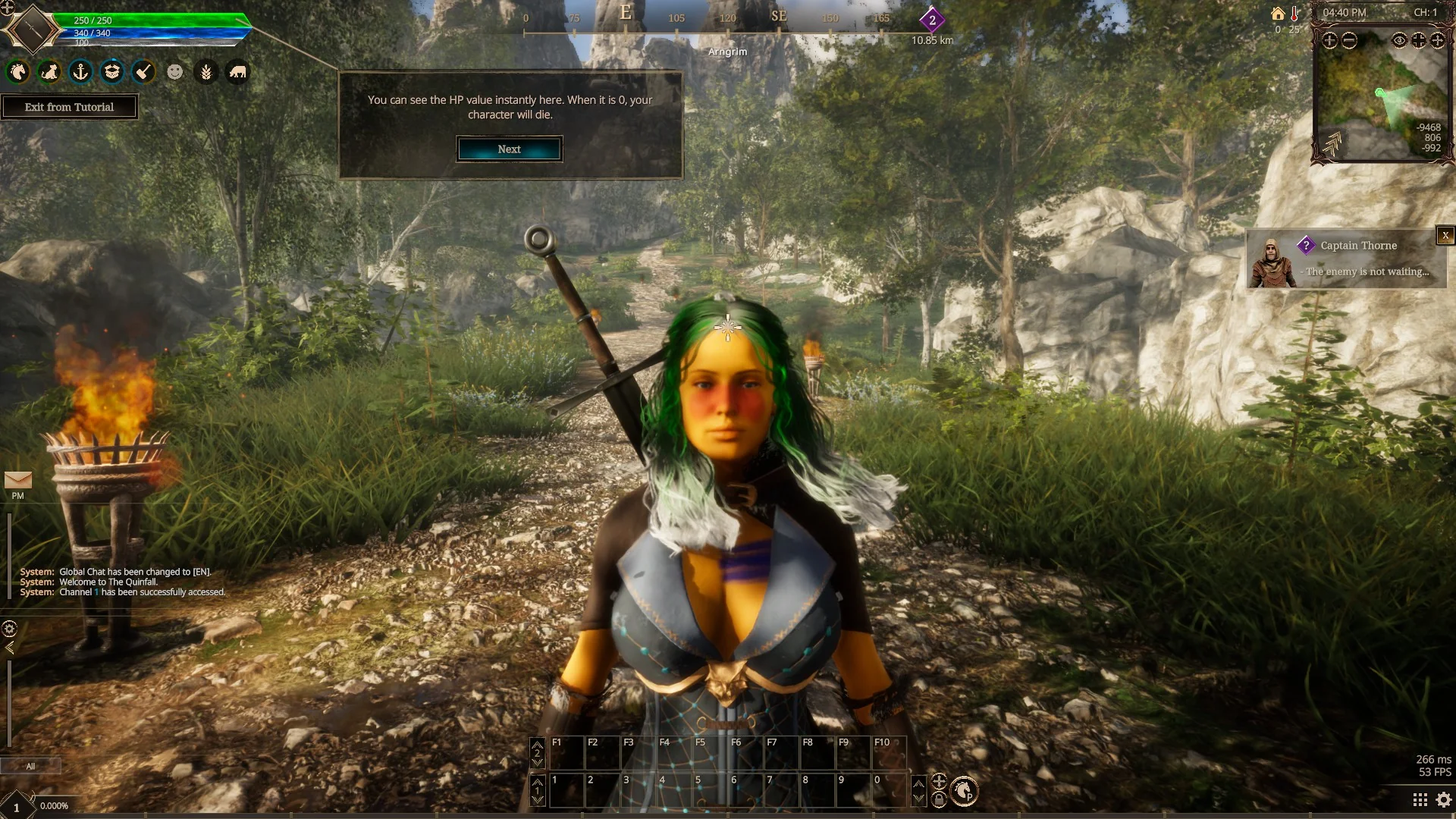Open the smiley face emote icon
This screenshot has height=819, width=1456.
(x=175, y=72)
